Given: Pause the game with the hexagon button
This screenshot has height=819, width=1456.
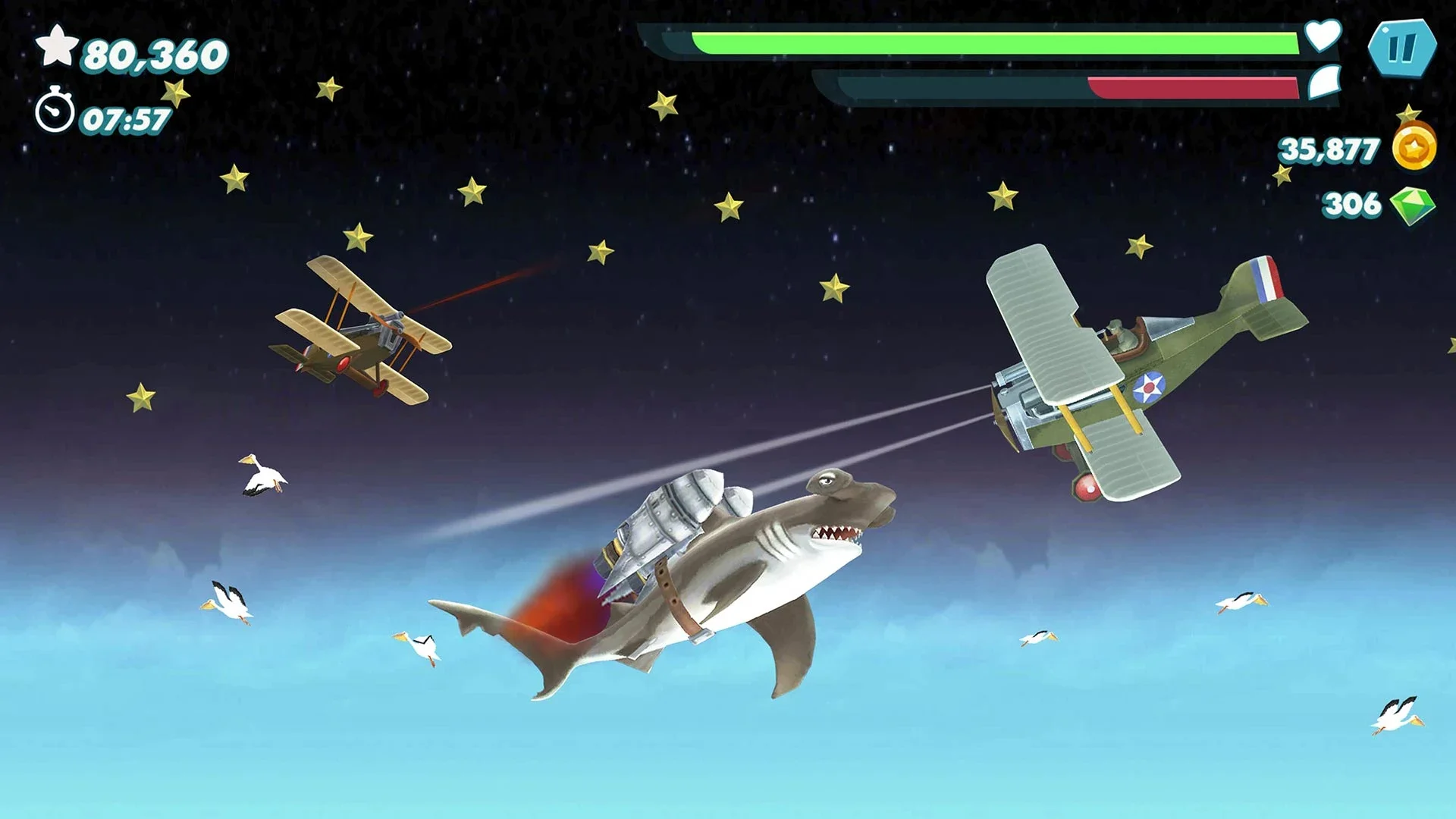Looking at the screenshot, I should pos(1401,49).
